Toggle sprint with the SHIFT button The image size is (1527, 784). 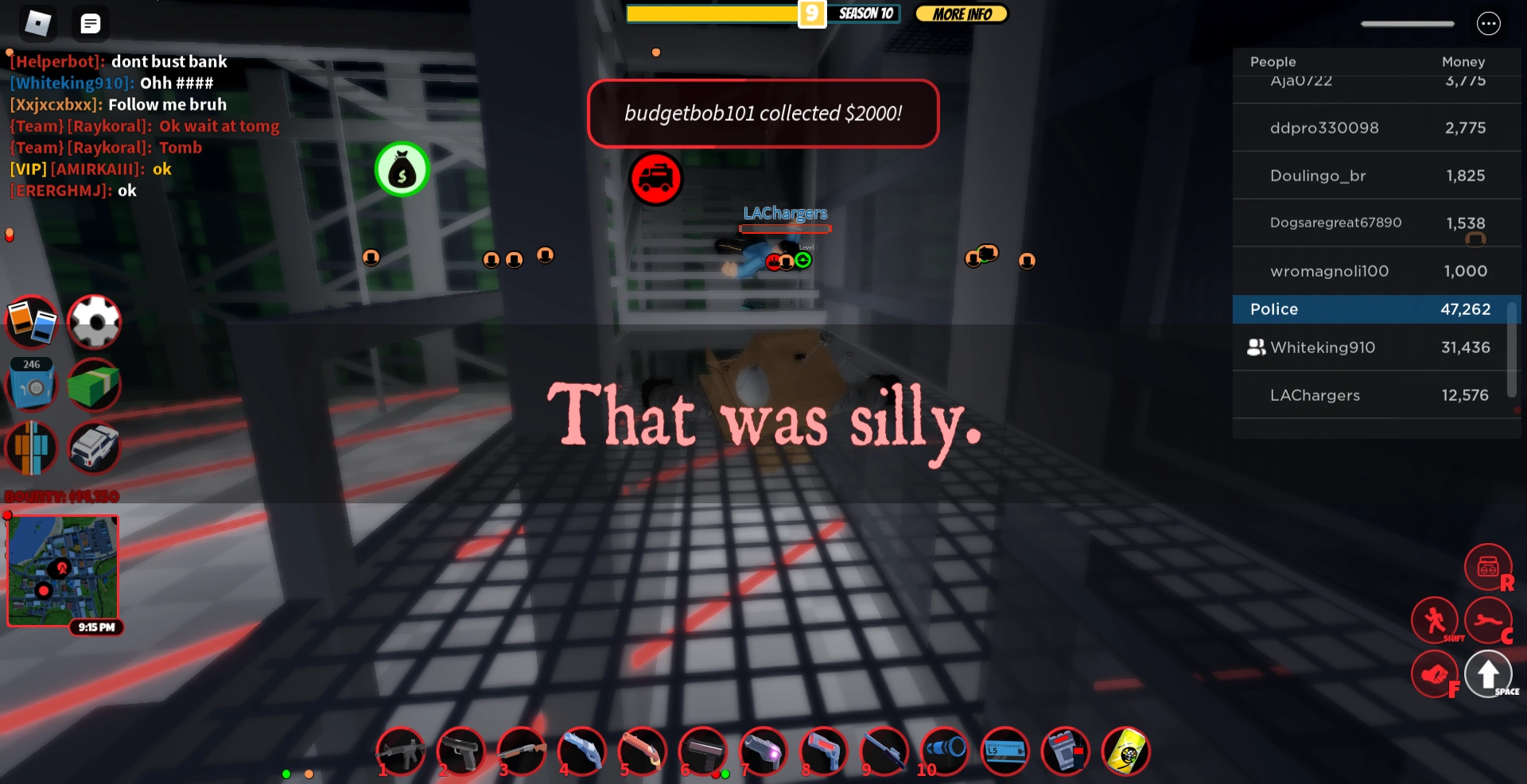point(1435,620)
